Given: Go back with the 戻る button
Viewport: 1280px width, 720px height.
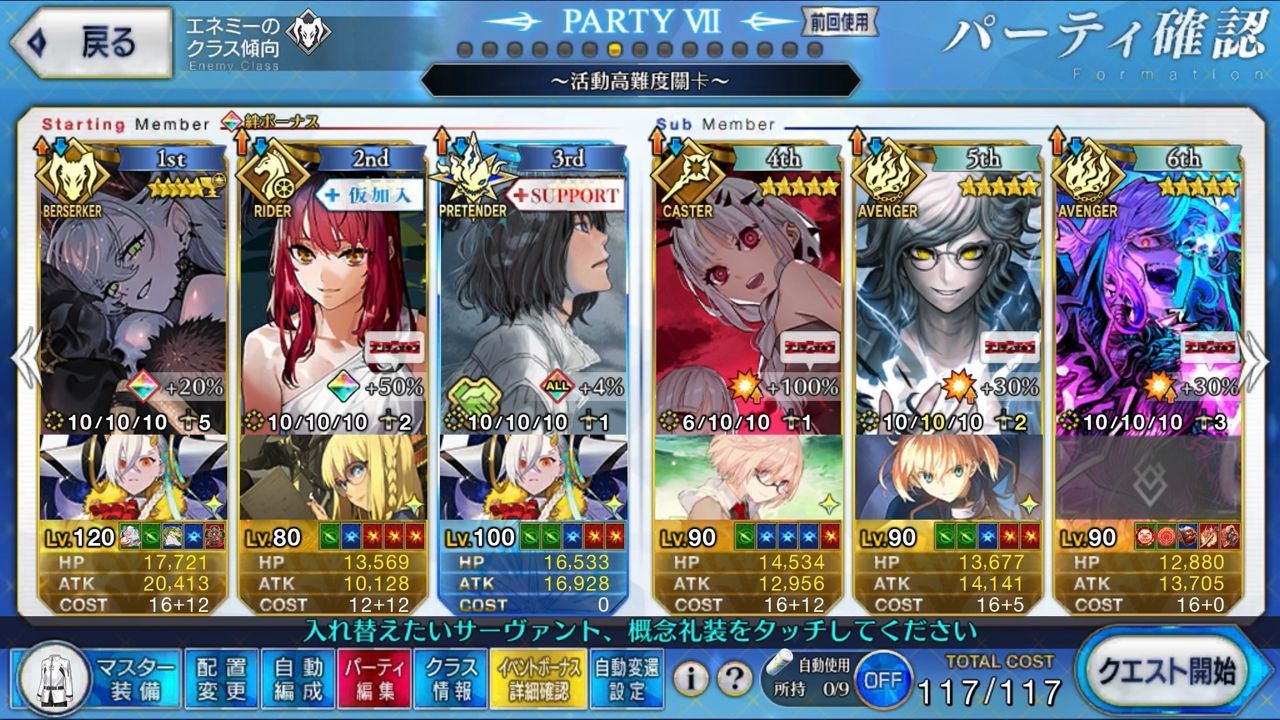Looking at the screenshot, I should click(x=90, y=42).
